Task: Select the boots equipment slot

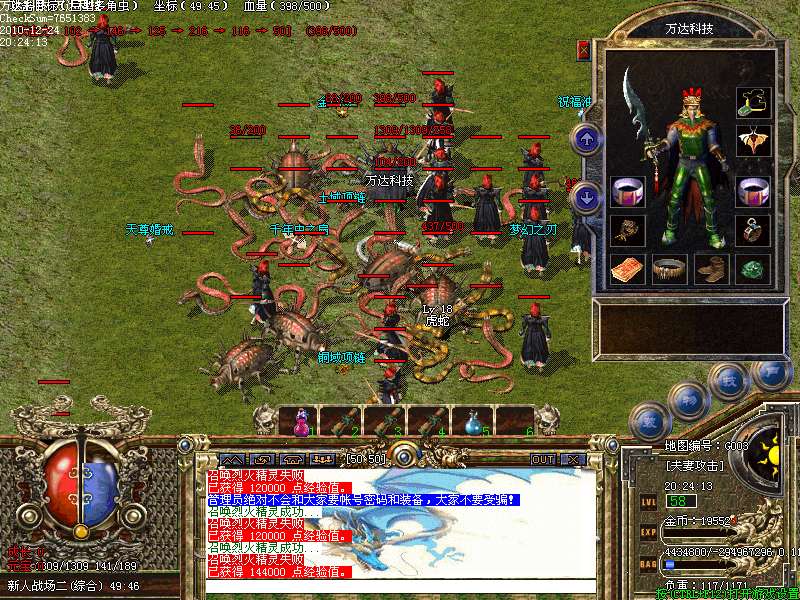Action: (711, 269)
